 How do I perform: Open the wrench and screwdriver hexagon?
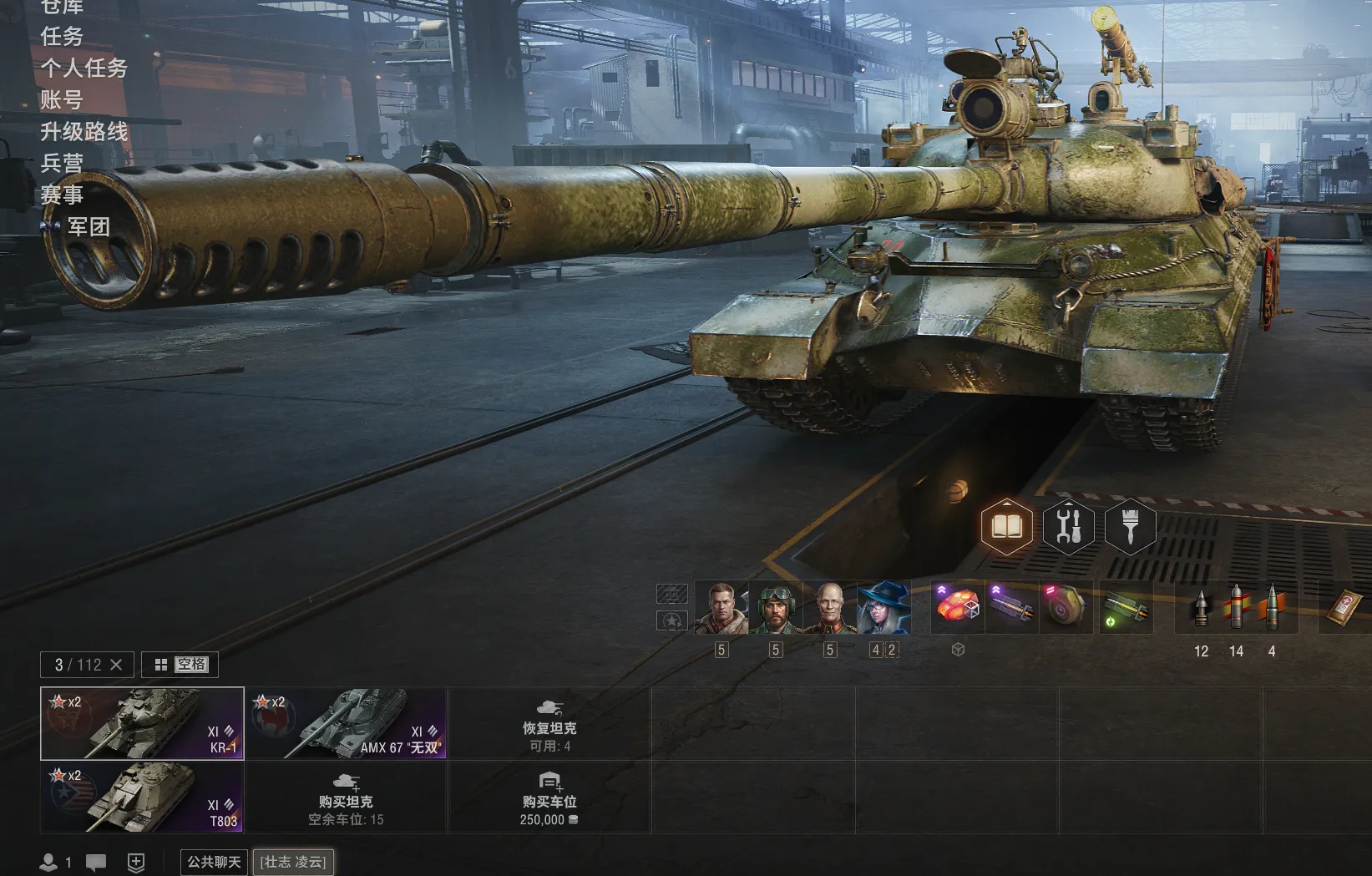click(x=1068, y=527)
